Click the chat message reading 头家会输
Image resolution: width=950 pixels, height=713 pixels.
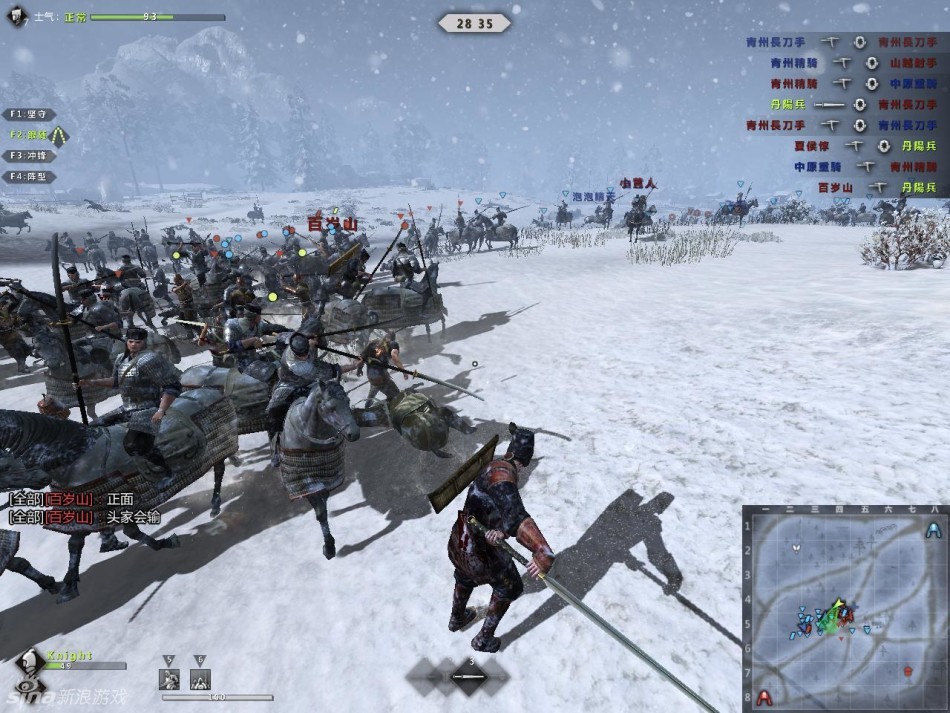point(132,517)
